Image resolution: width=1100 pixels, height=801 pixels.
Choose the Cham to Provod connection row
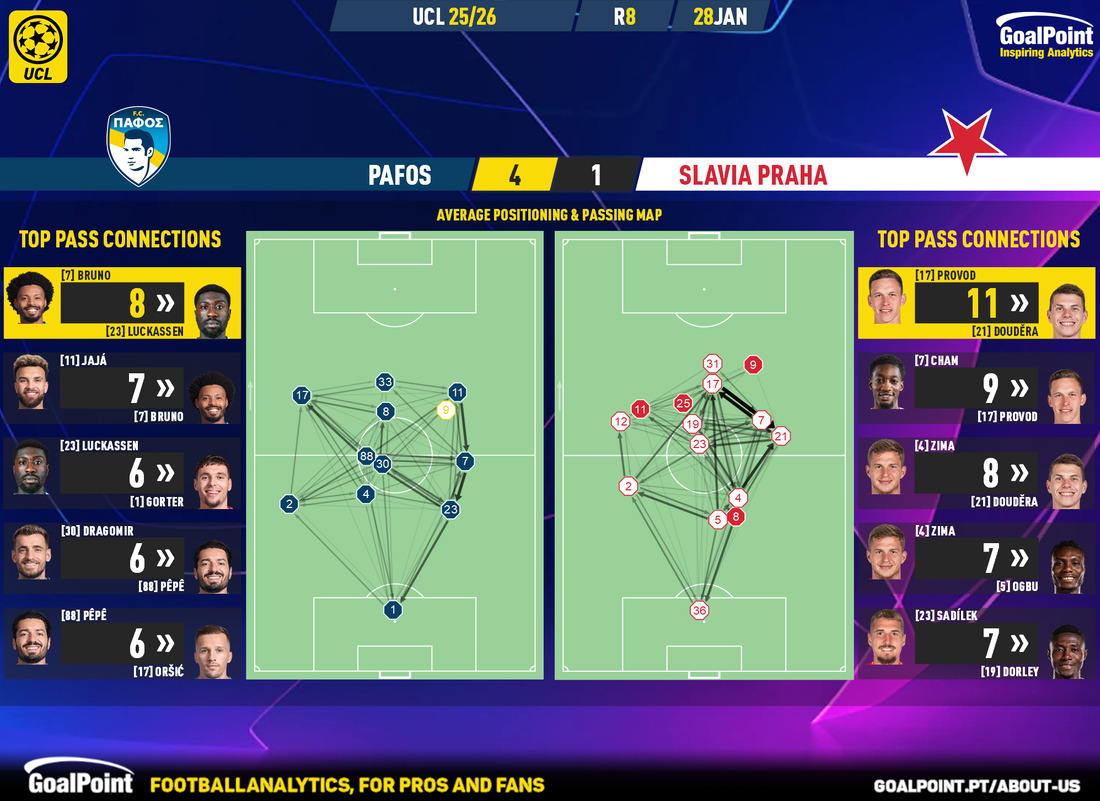click(978, 387)
